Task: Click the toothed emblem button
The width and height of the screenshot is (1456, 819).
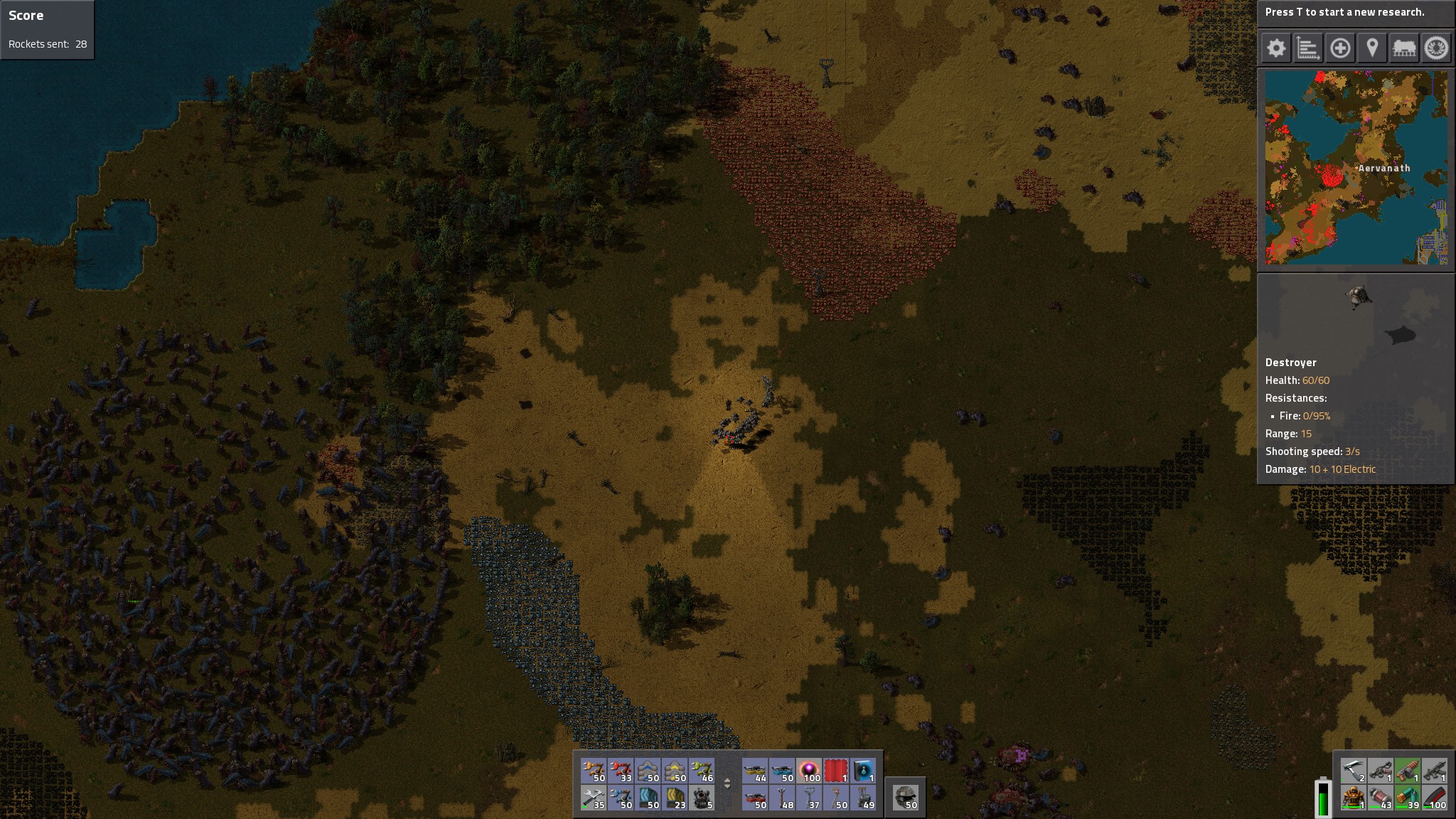Action: point(1436,48)
